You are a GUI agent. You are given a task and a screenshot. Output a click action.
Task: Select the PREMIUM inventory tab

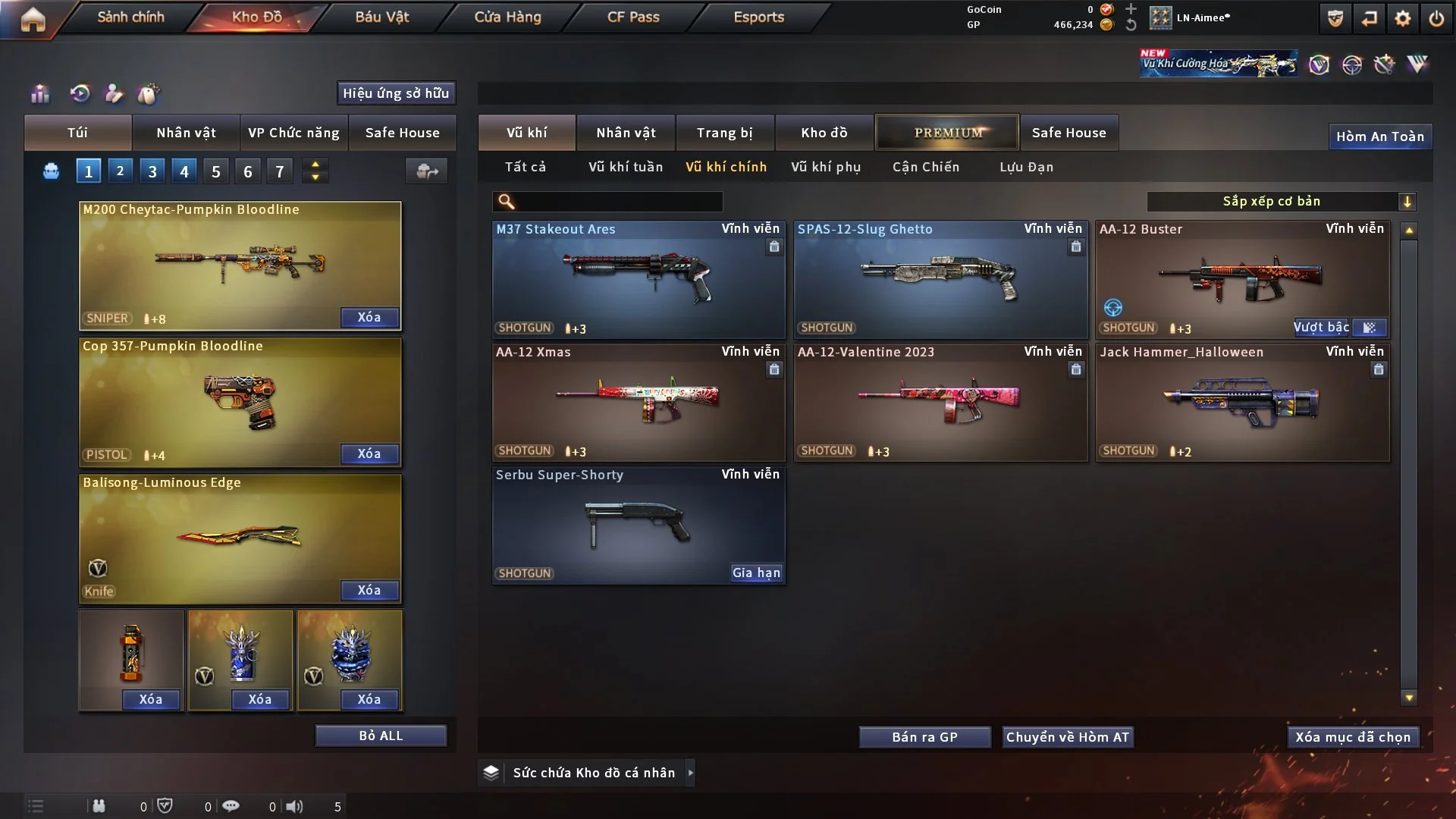[948, 133]
